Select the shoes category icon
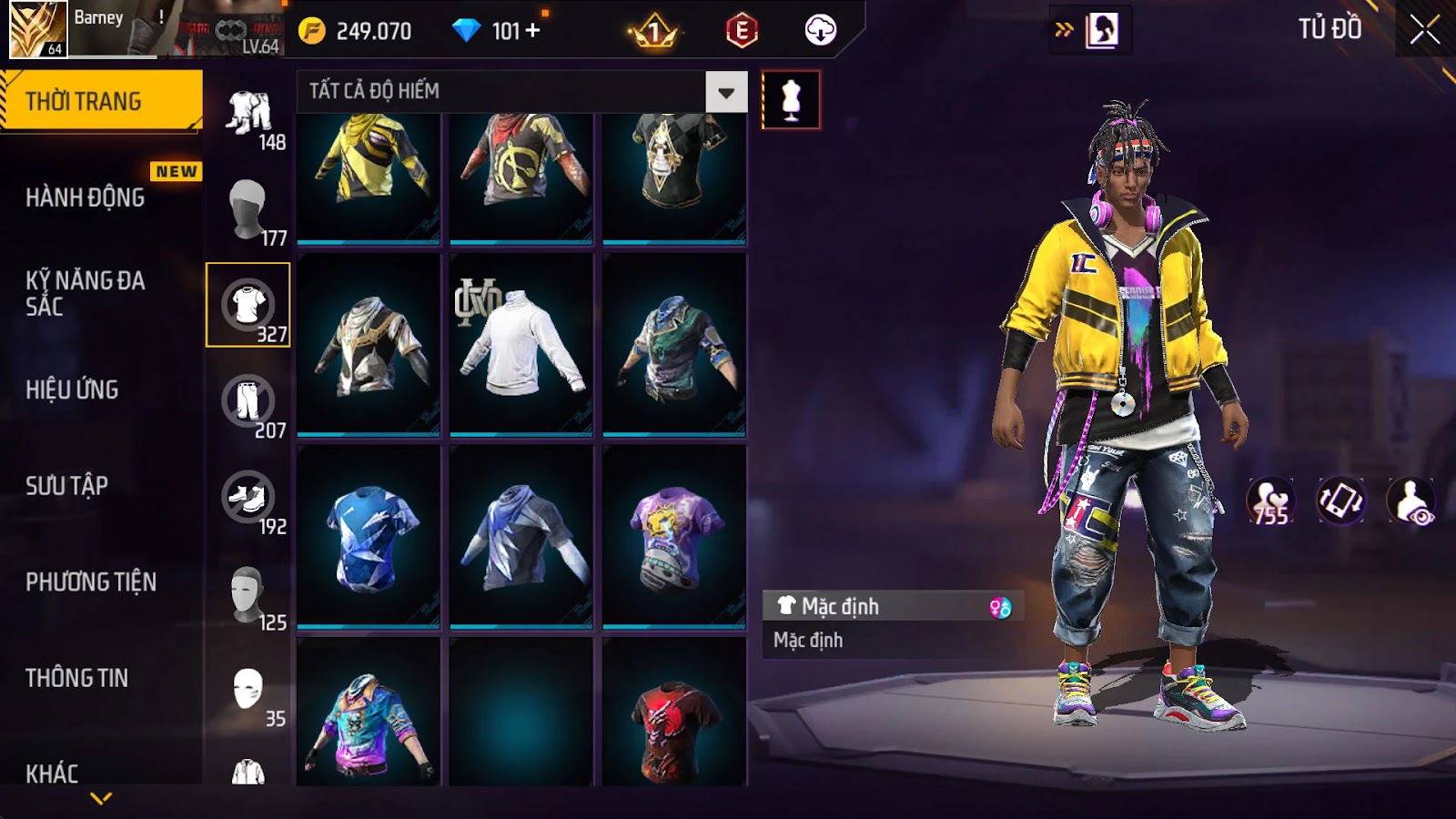The width and height of the screenshot is (1456, 819). coord(248,498)
